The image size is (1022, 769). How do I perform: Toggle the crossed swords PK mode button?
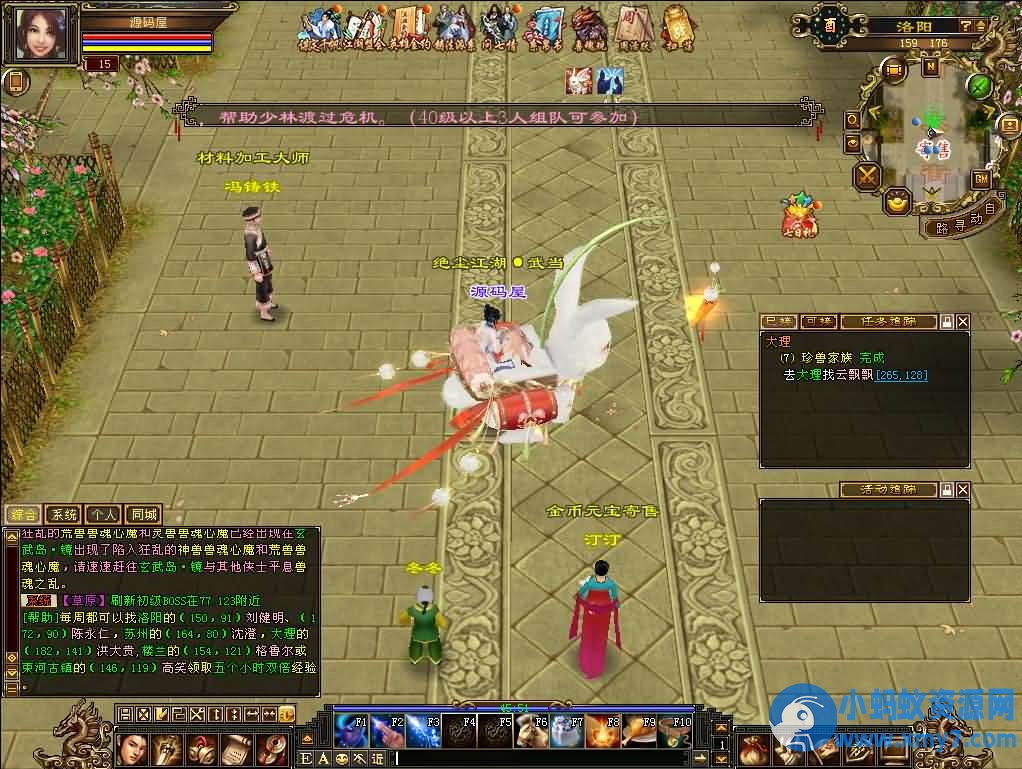[x=866, y=177]
